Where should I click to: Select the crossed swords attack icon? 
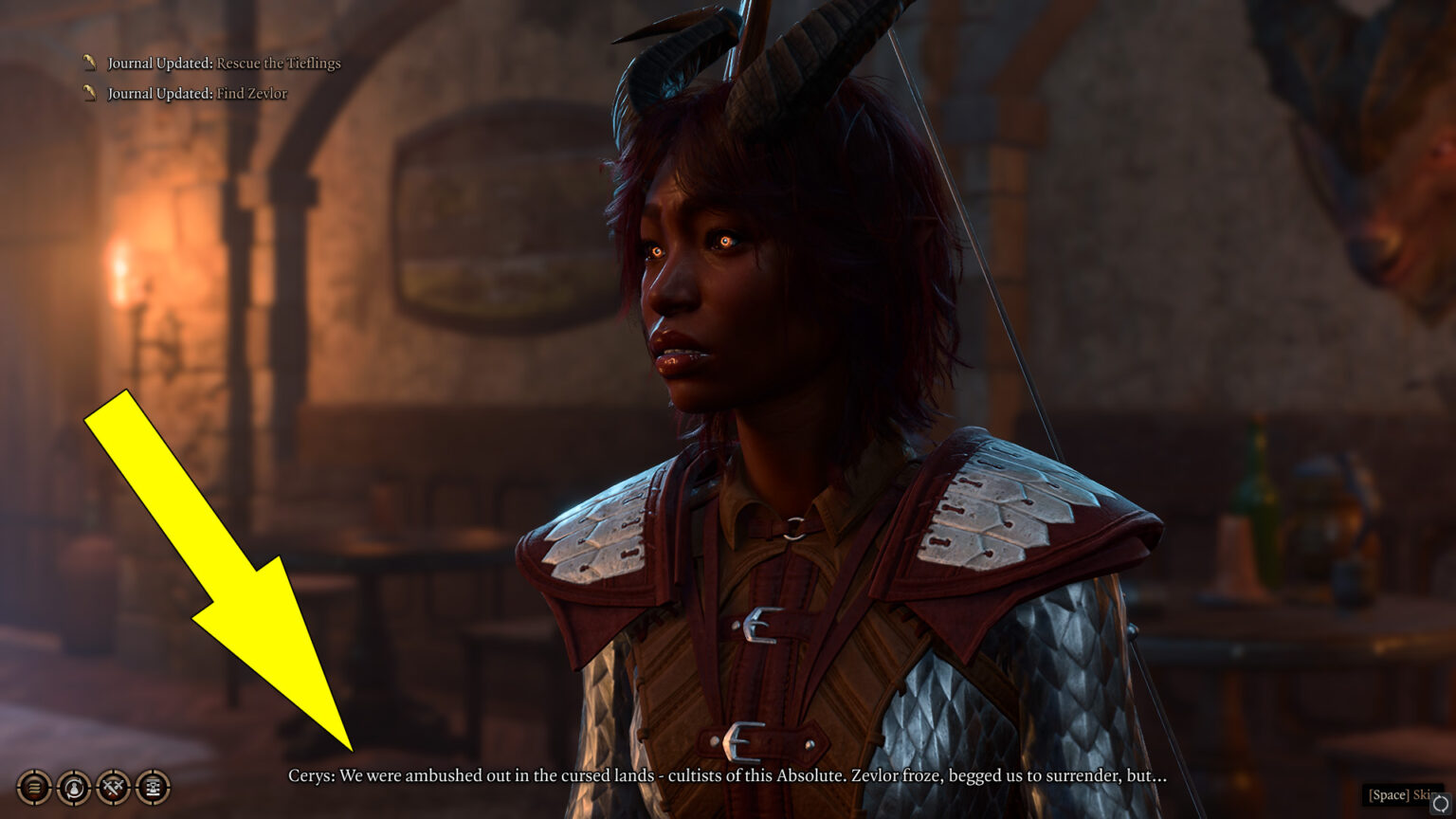point(114,787)
